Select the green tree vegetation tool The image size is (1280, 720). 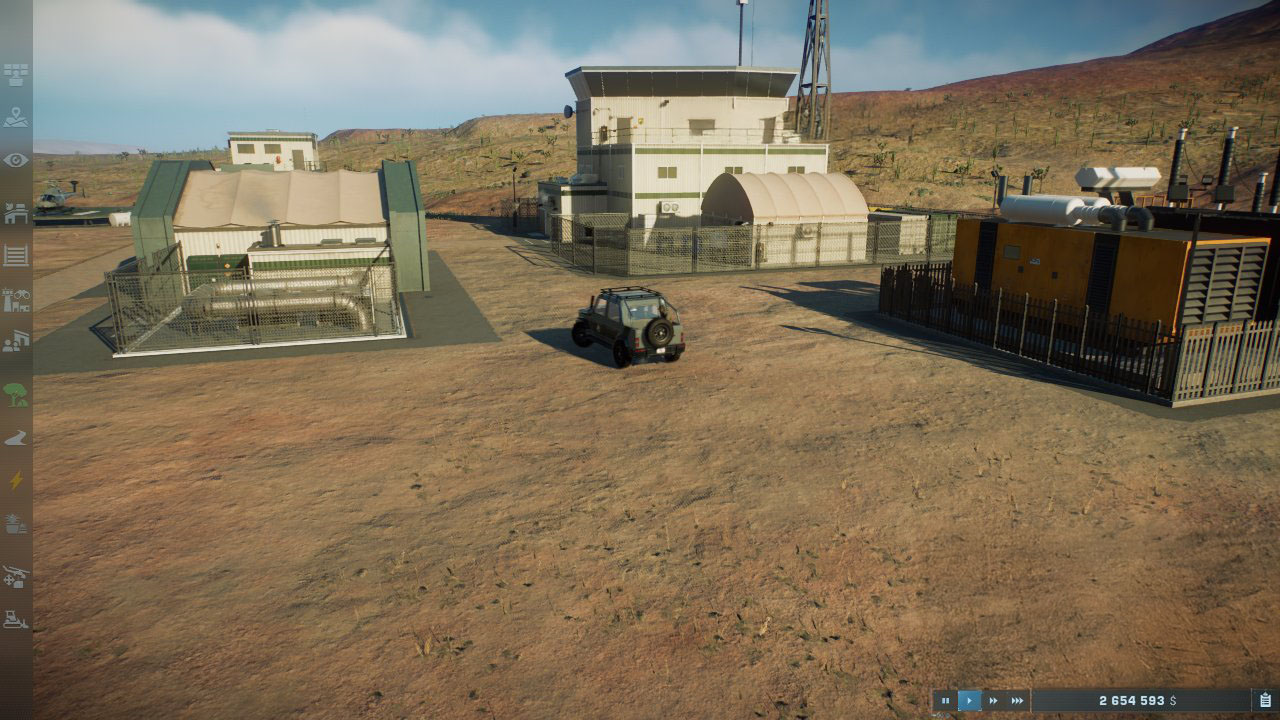pos(16,394)
